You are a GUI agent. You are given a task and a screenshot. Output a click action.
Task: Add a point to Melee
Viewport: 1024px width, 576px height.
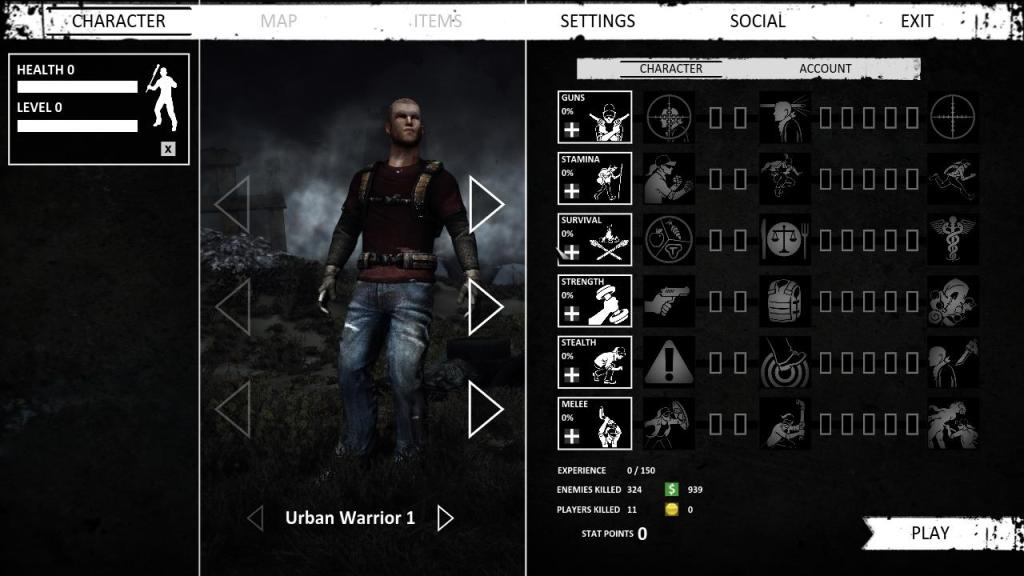tap(571, 436)
